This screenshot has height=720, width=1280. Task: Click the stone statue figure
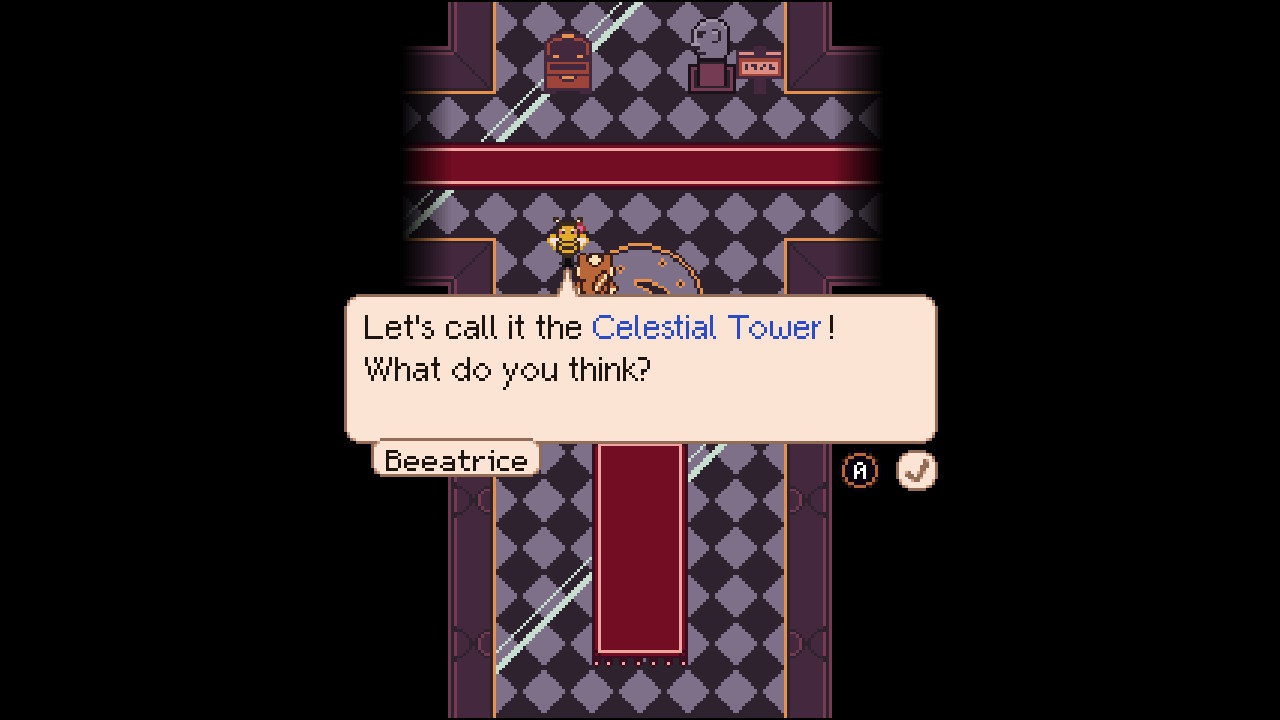(x=712, y=45)
